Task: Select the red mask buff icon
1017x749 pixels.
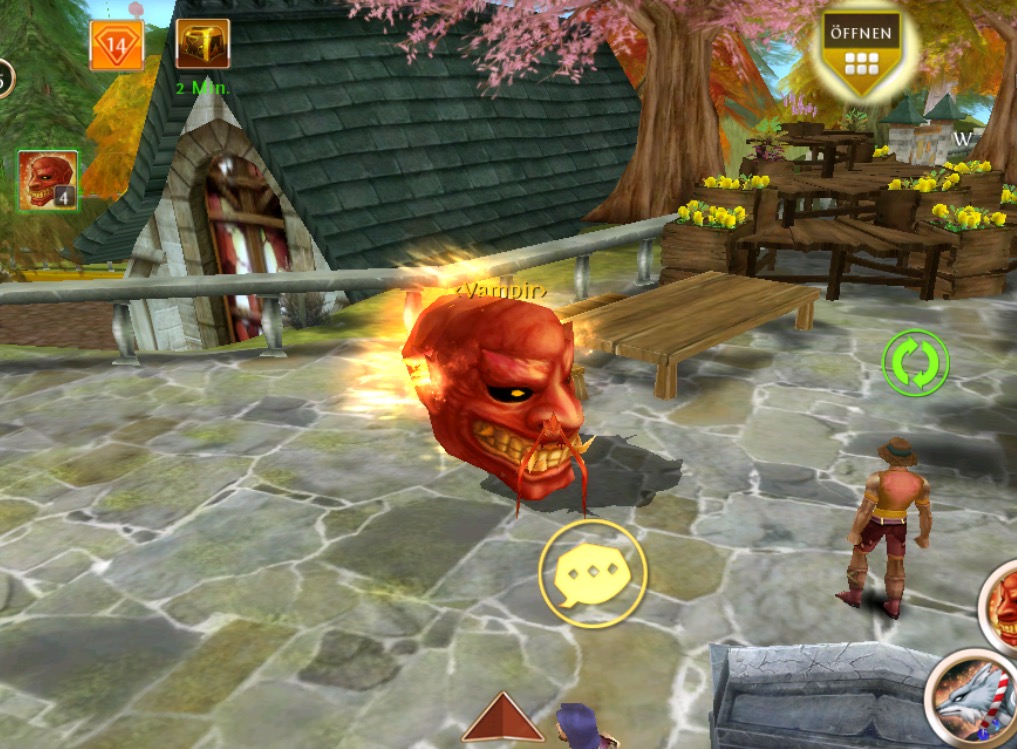Action: pyautogui.click(x=48, y=180)
